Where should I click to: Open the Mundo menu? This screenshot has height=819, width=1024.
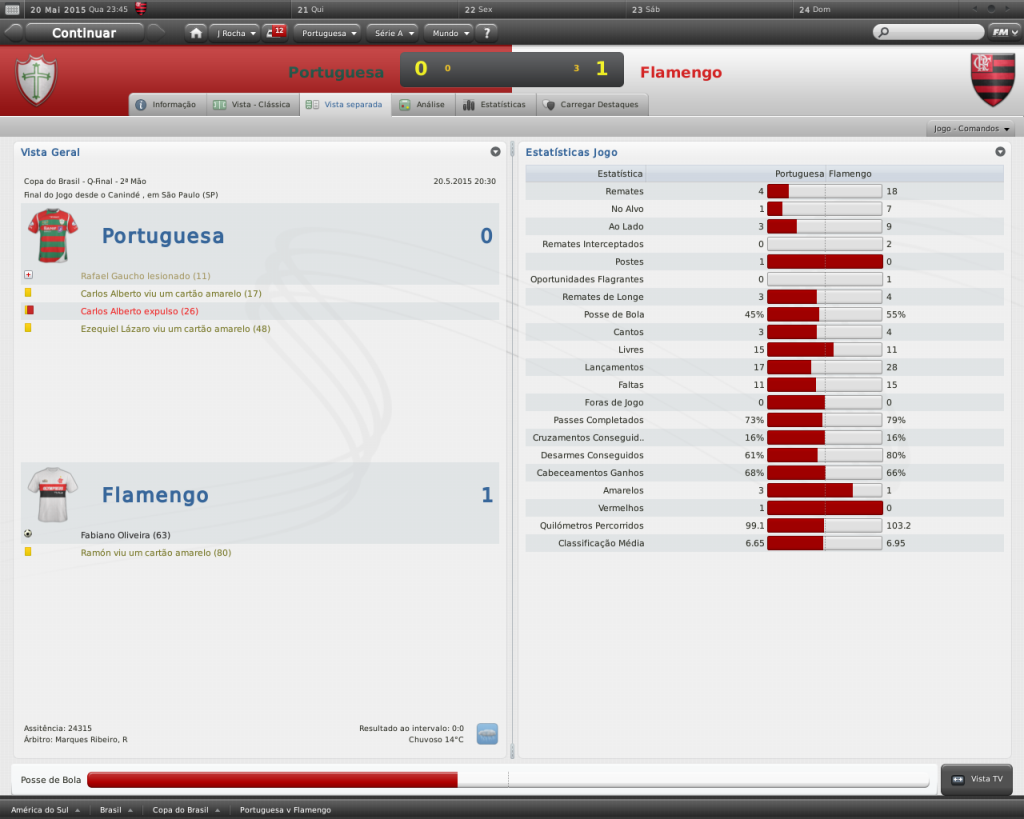point(448,33)
